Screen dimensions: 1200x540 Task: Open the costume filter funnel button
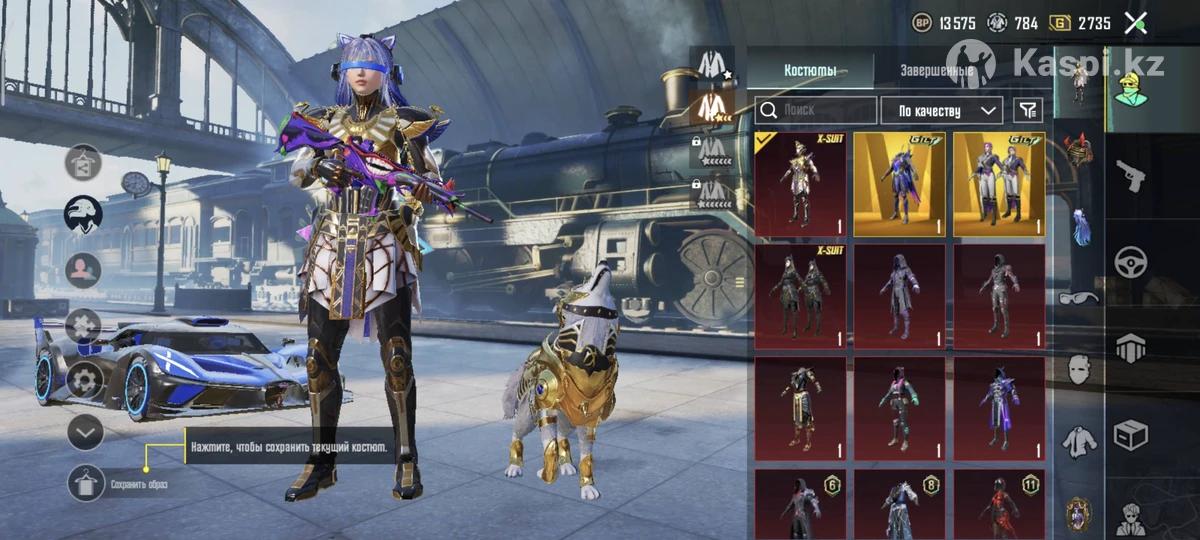1027,110
